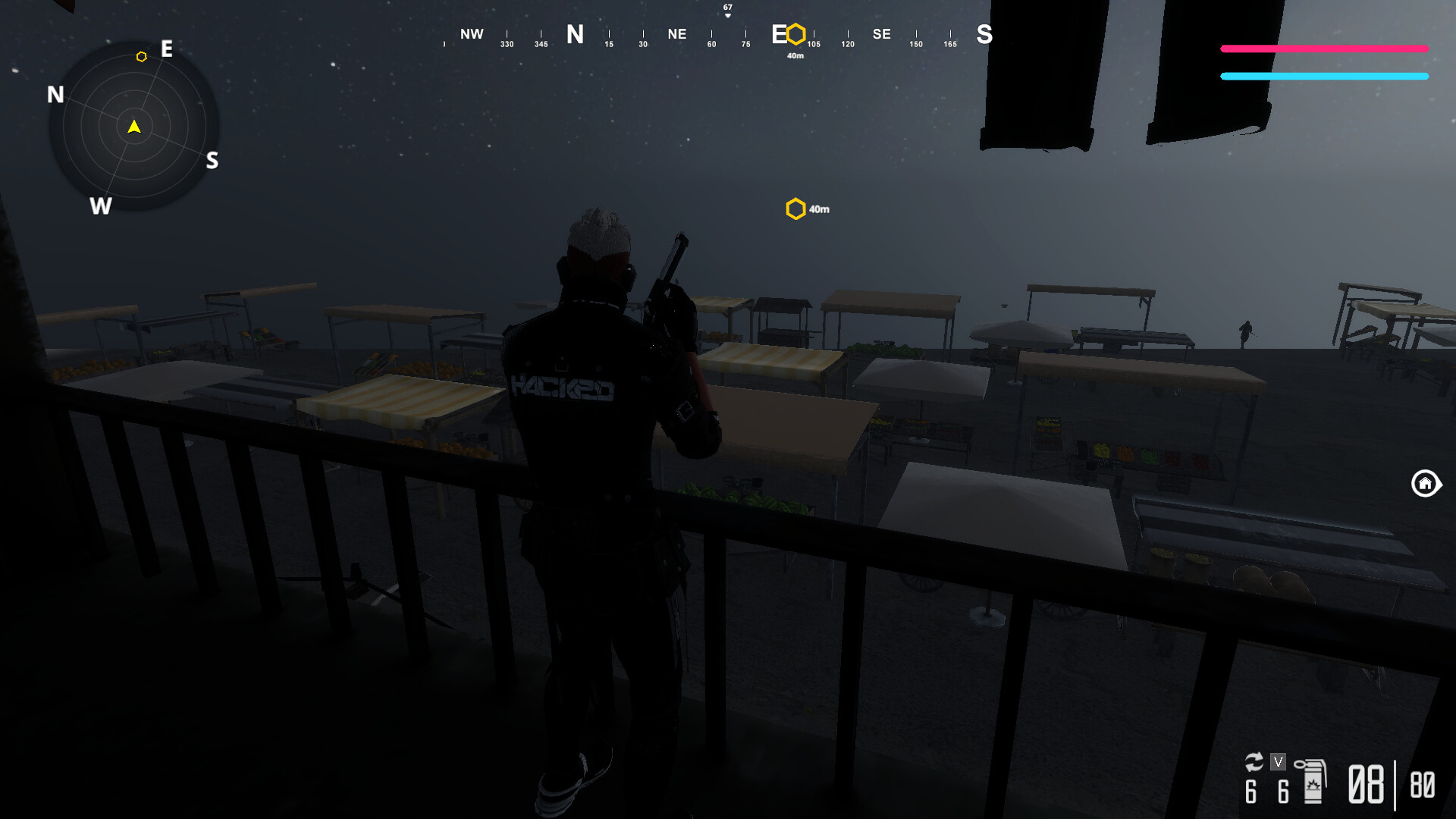1456x819 pixels.
Task: Click the player arrow at the minimap center
Action: (133, 127)
